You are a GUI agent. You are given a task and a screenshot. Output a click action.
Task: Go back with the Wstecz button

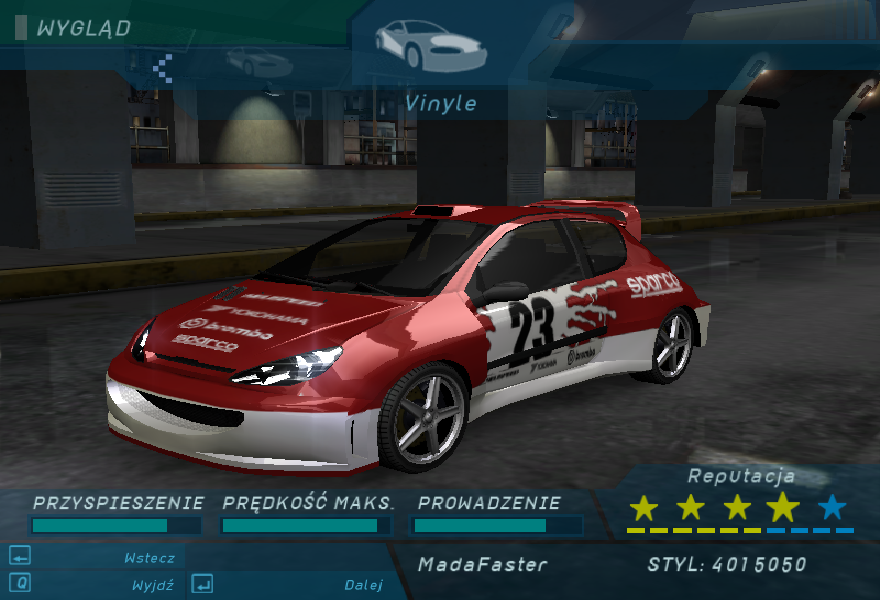pyautogui.click(x=149, y=558)
